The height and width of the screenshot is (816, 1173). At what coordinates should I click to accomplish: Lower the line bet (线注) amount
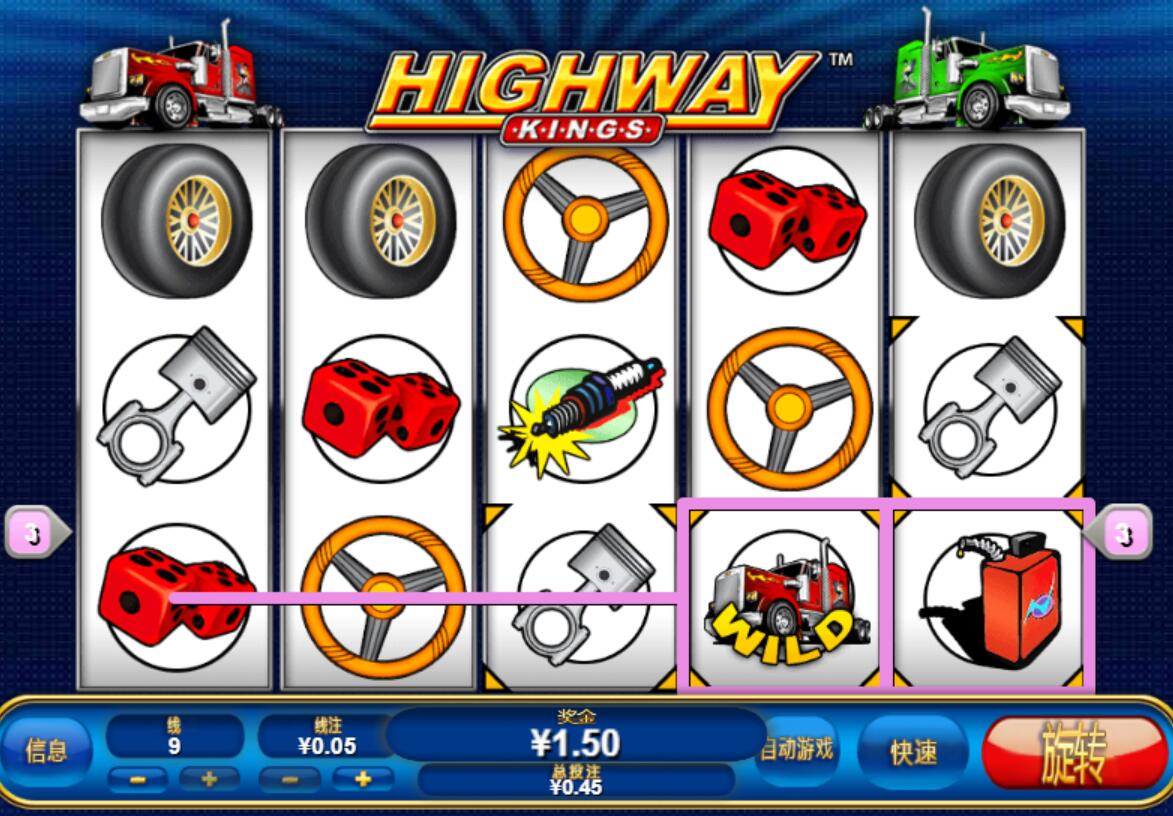[x=290, y=780]
